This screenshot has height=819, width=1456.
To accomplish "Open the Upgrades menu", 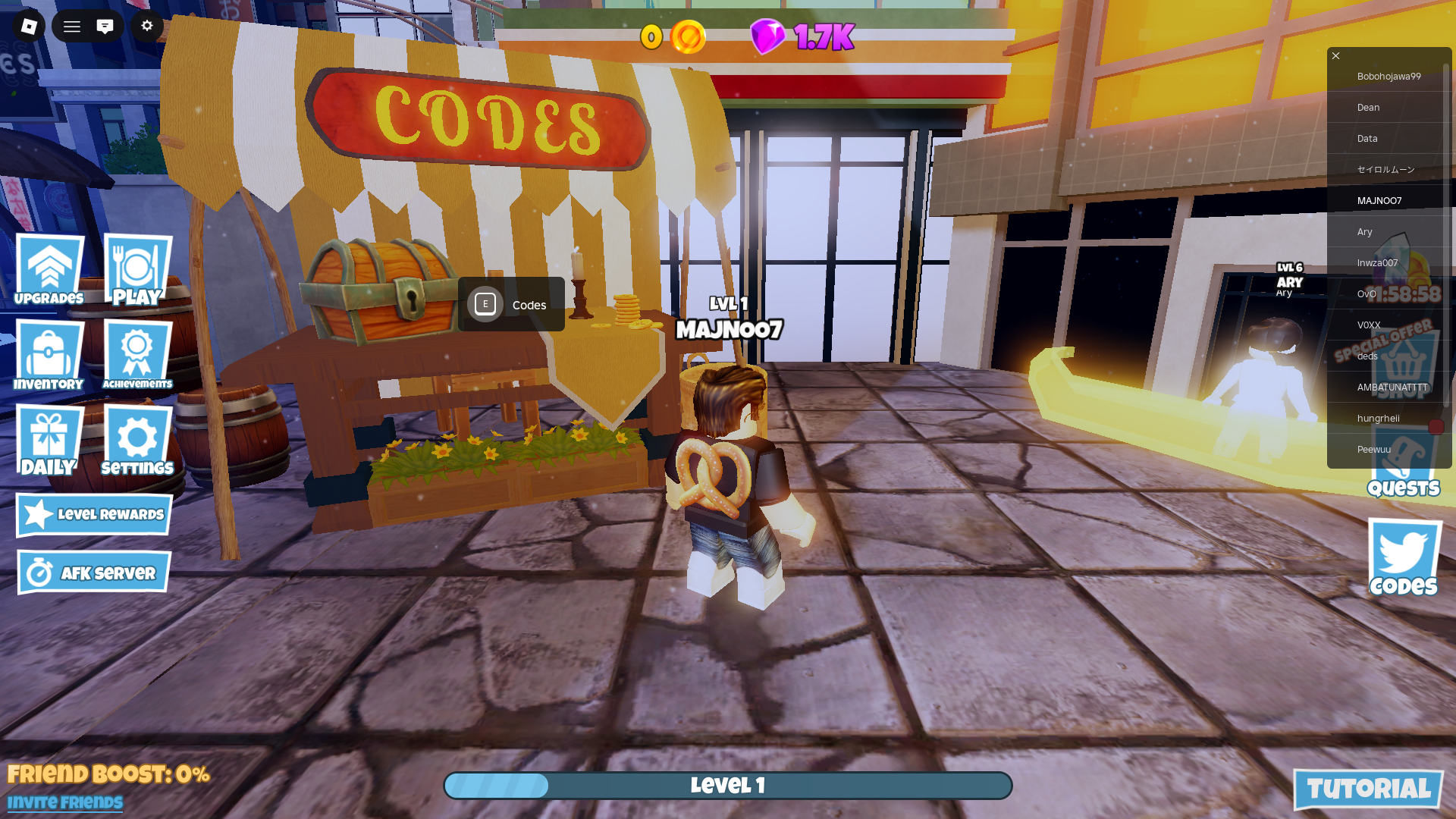I will [49, 270].
